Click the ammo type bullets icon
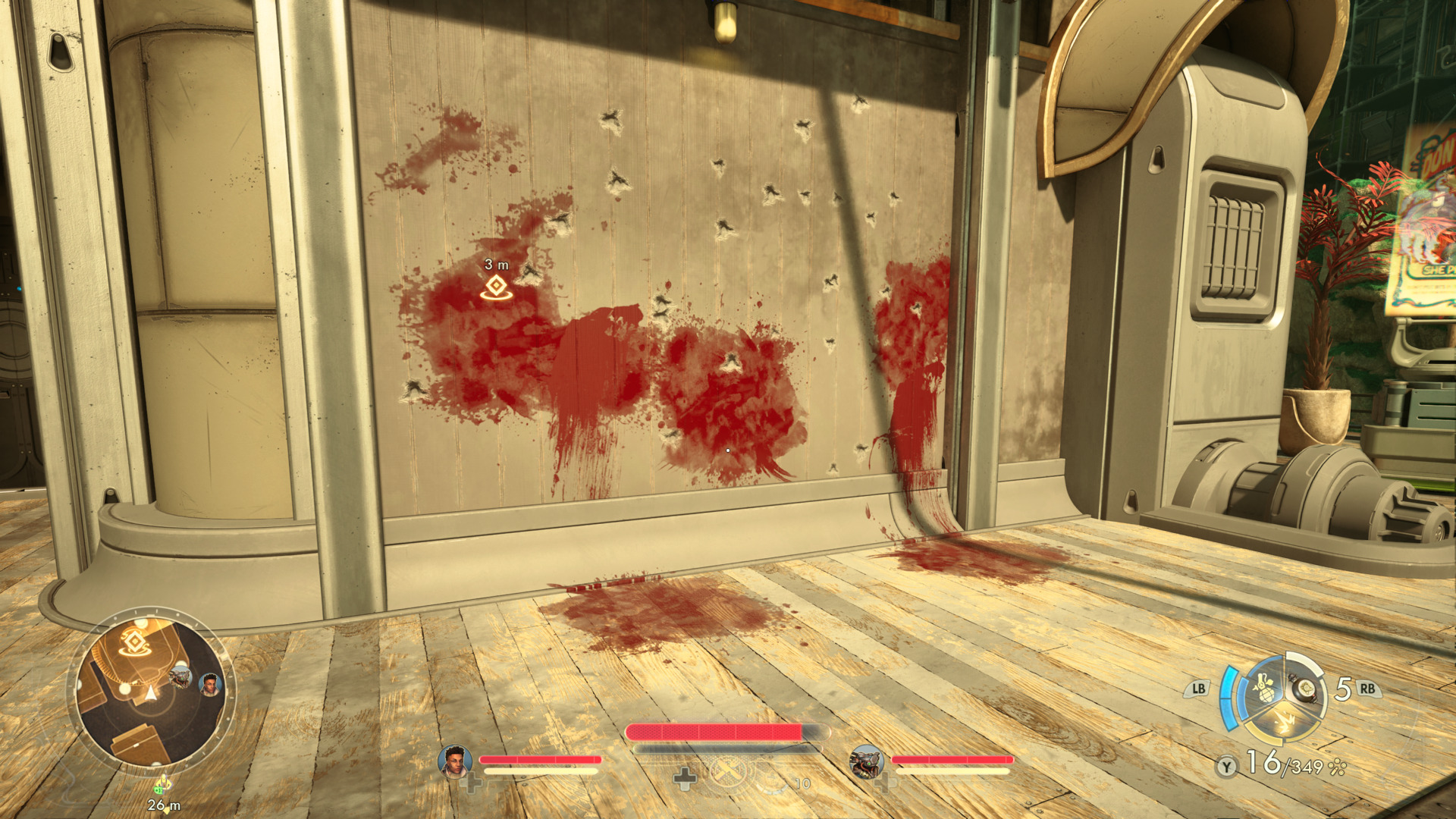Viewport: 1456px width, 819px height. click(x=1338, y=767)
